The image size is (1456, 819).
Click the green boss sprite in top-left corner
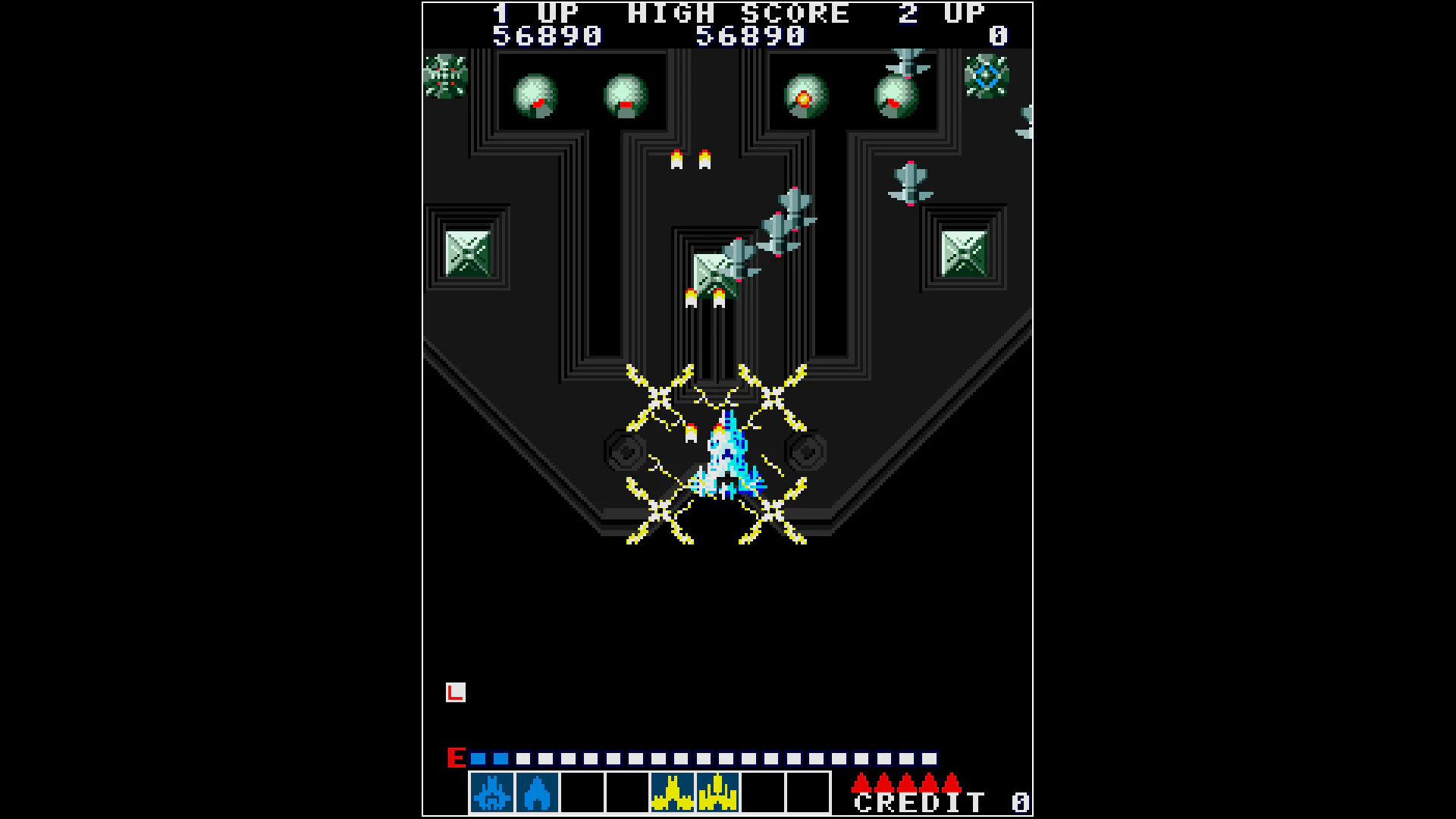click(x=446, y=76)
